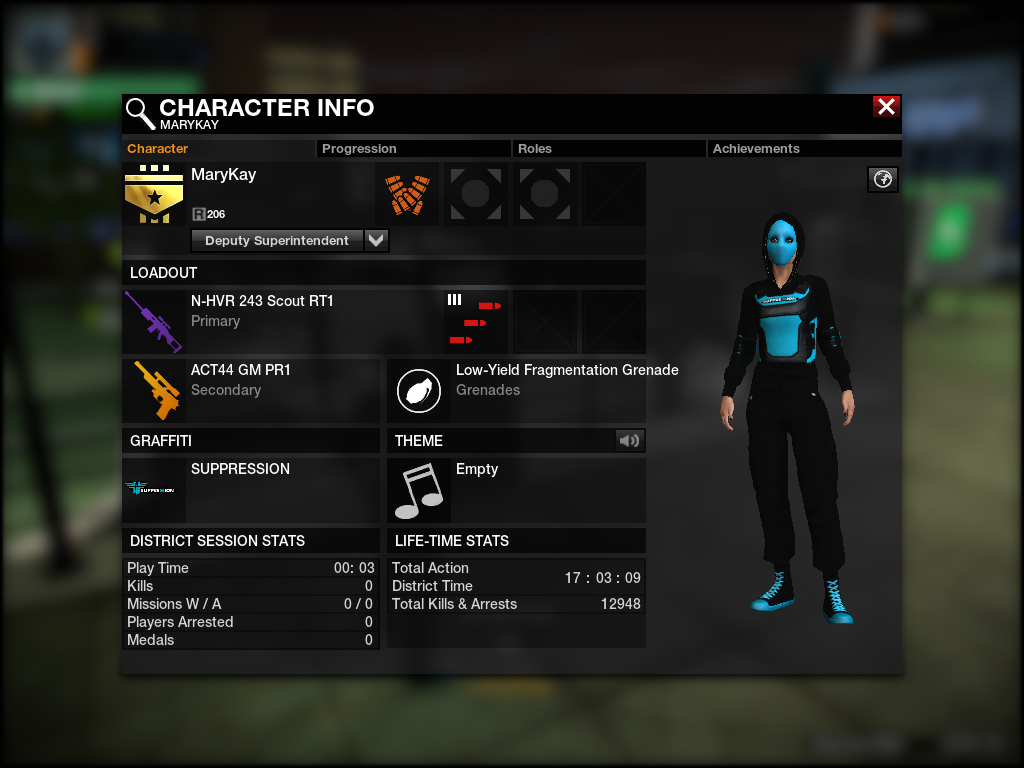1024x768 pixels.
Task: Click the red bullets weapon modification slot
Action: tap(475, 321)
